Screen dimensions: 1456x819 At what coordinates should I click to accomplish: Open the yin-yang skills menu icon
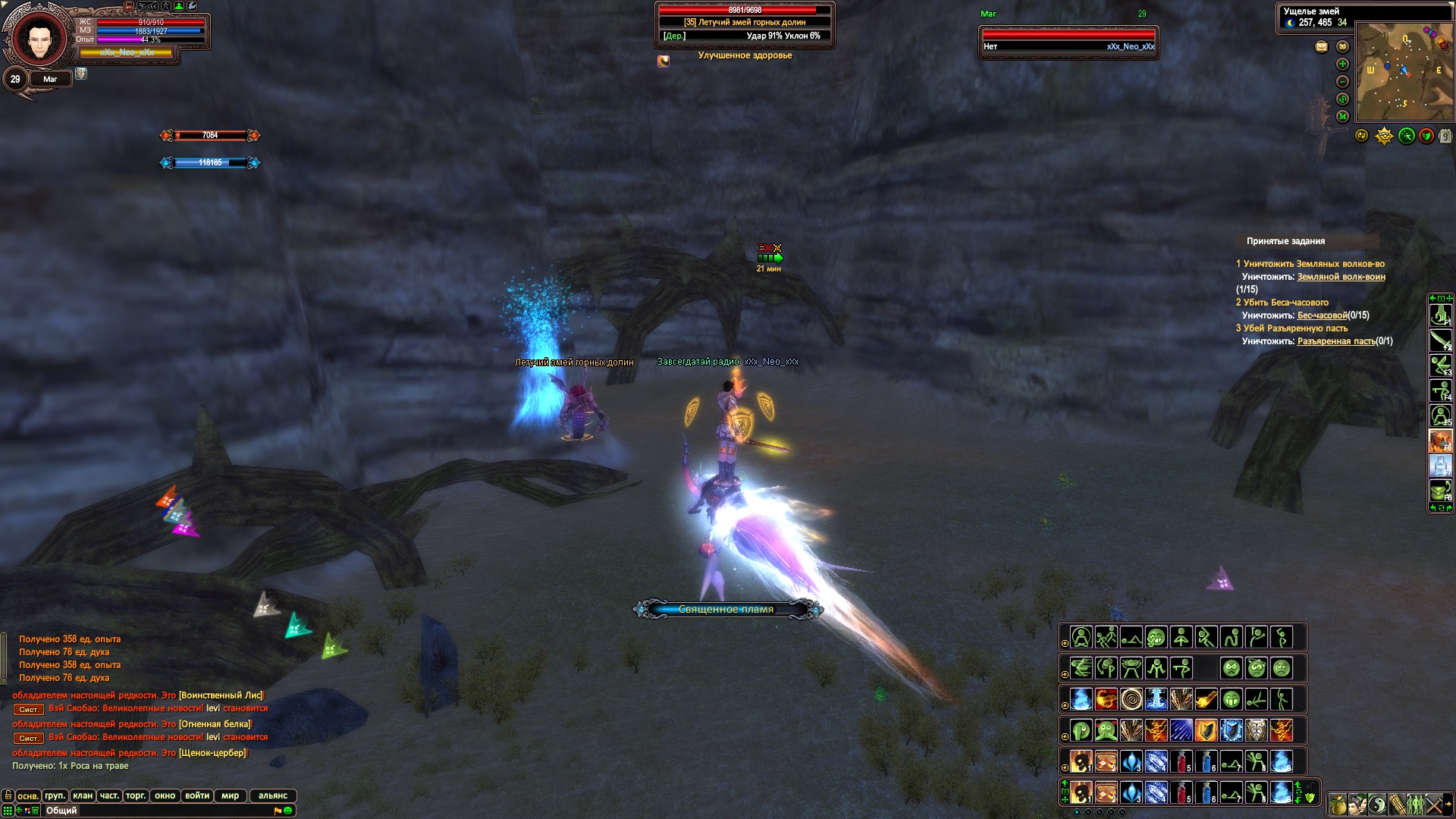(1377, 804)
